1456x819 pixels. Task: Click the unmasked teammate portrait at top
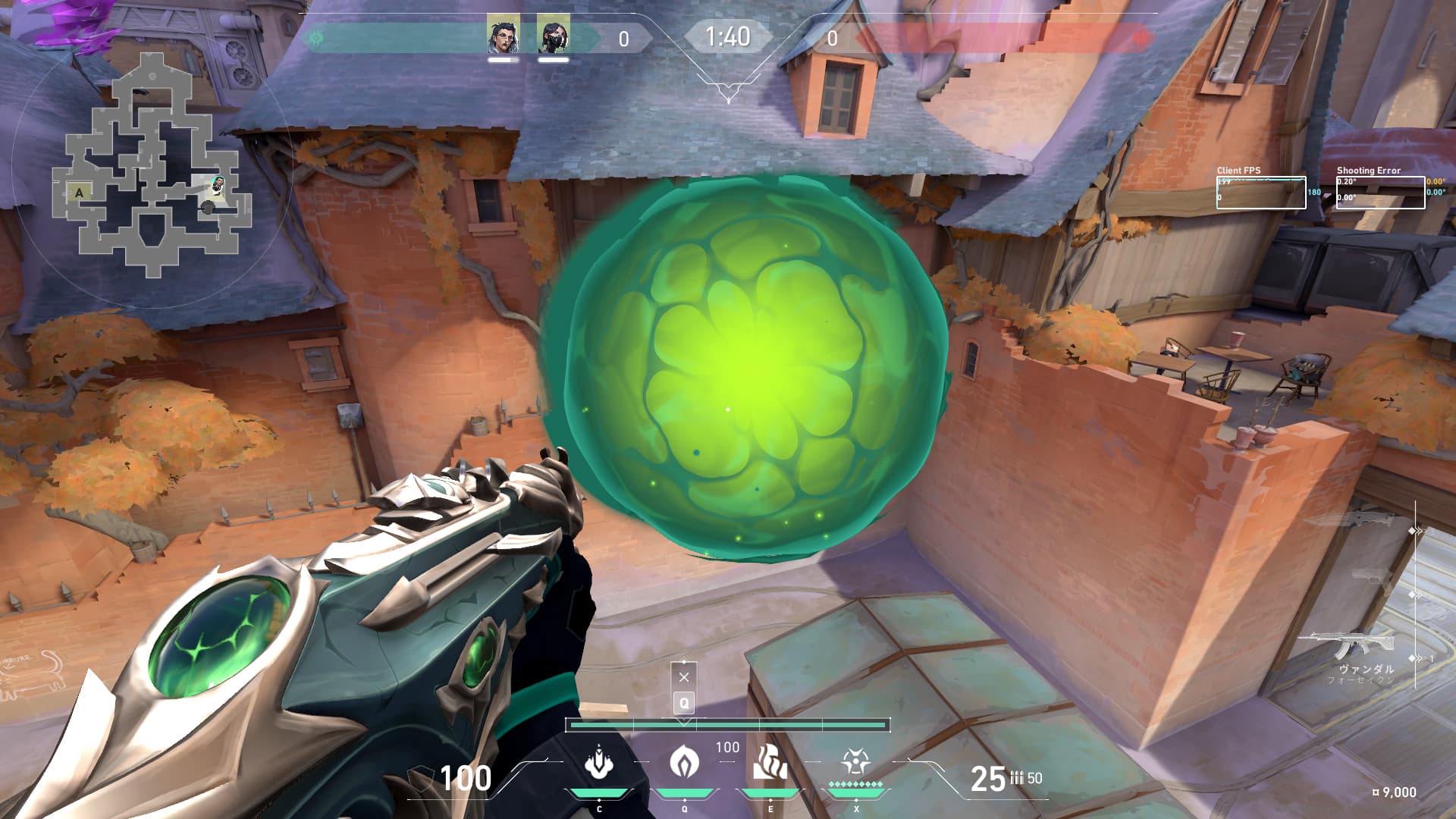tap(503, 33)
